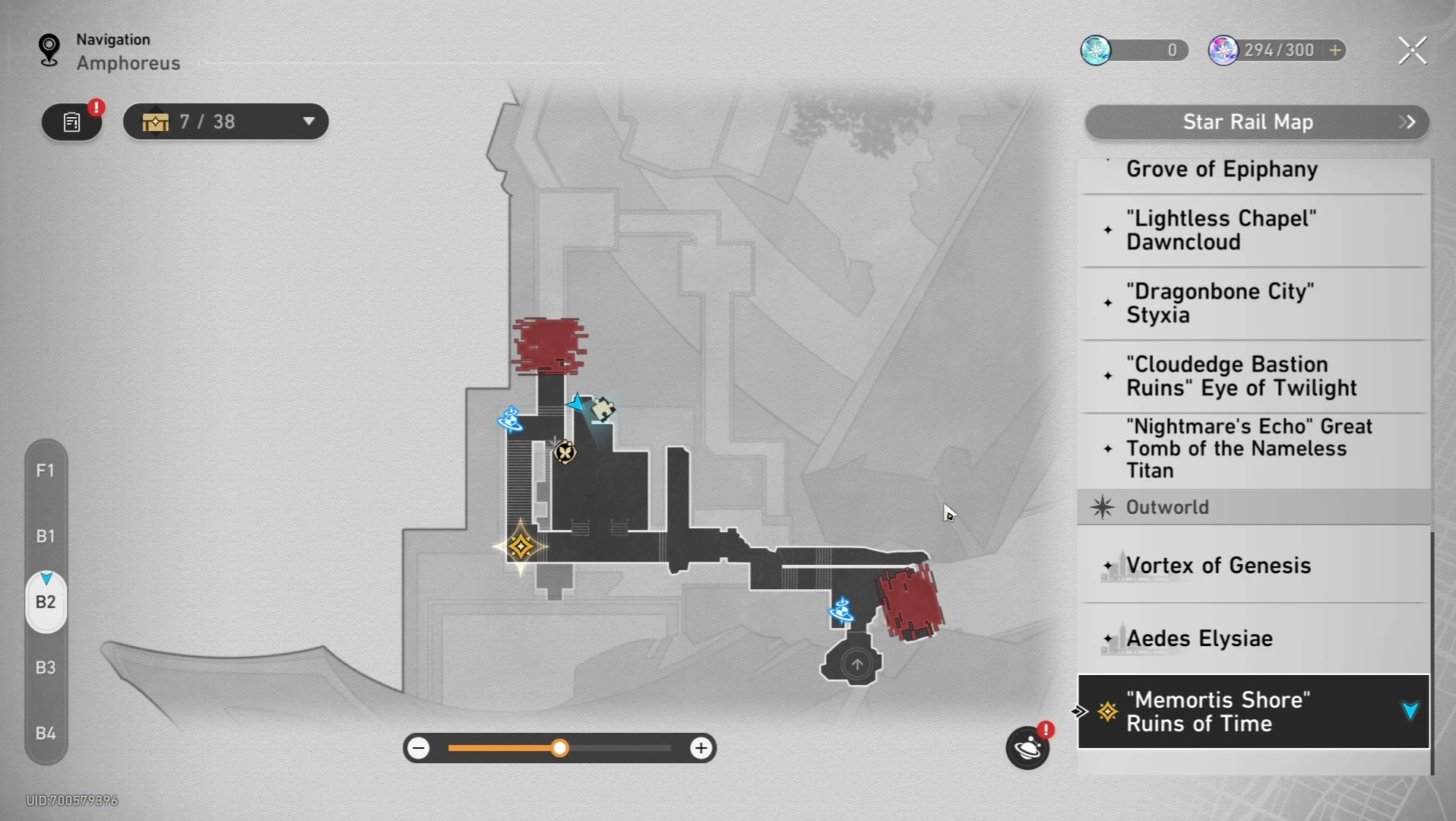The height and width of the screenshot is (821, 1456).
Task: Open the mission log icon
Action: point(71,122)
